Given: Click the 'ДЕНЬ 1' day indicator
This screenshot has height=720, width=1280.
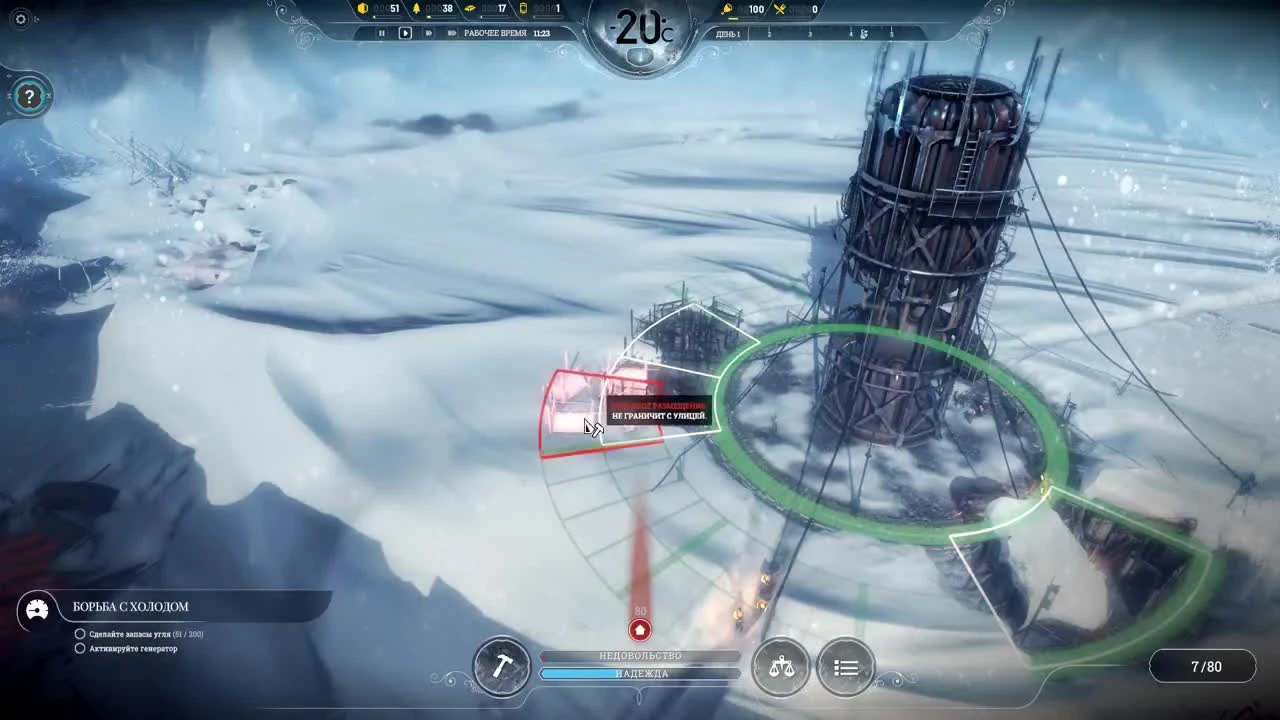Looking at the screenshot, I should coord(726,33).
